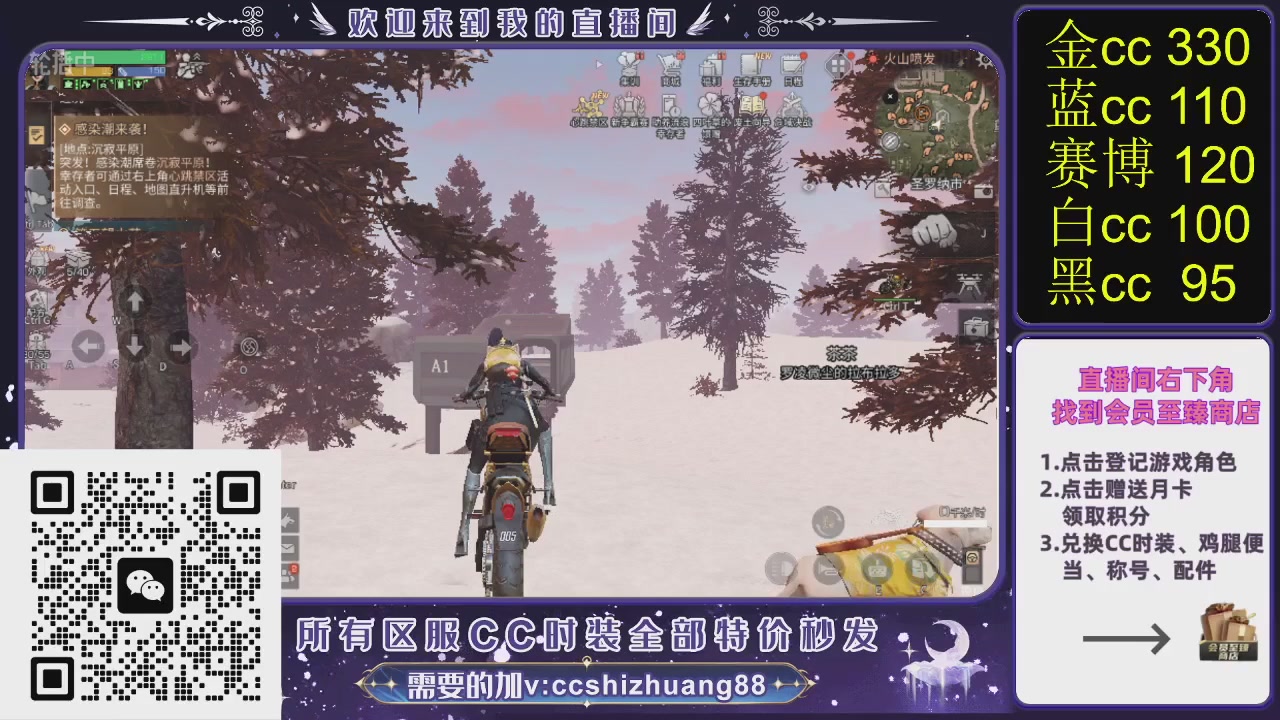Image resolution: width=1280 pixels, height=720 pixels.
Task: Tap the camera screenshot icon below the minimap
Action: pos(983,190)
